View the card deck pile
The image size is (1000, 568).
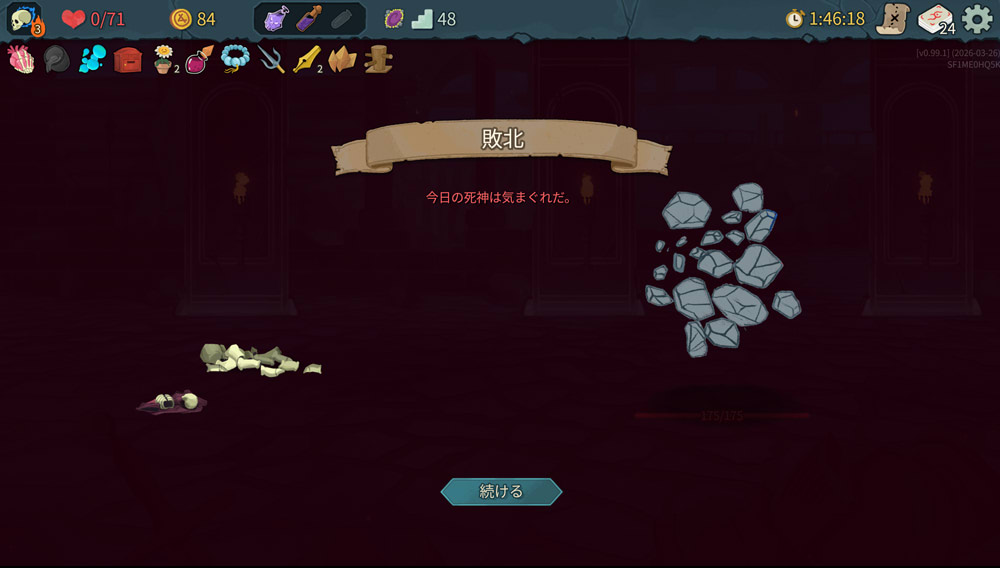[x=936, y=19]
